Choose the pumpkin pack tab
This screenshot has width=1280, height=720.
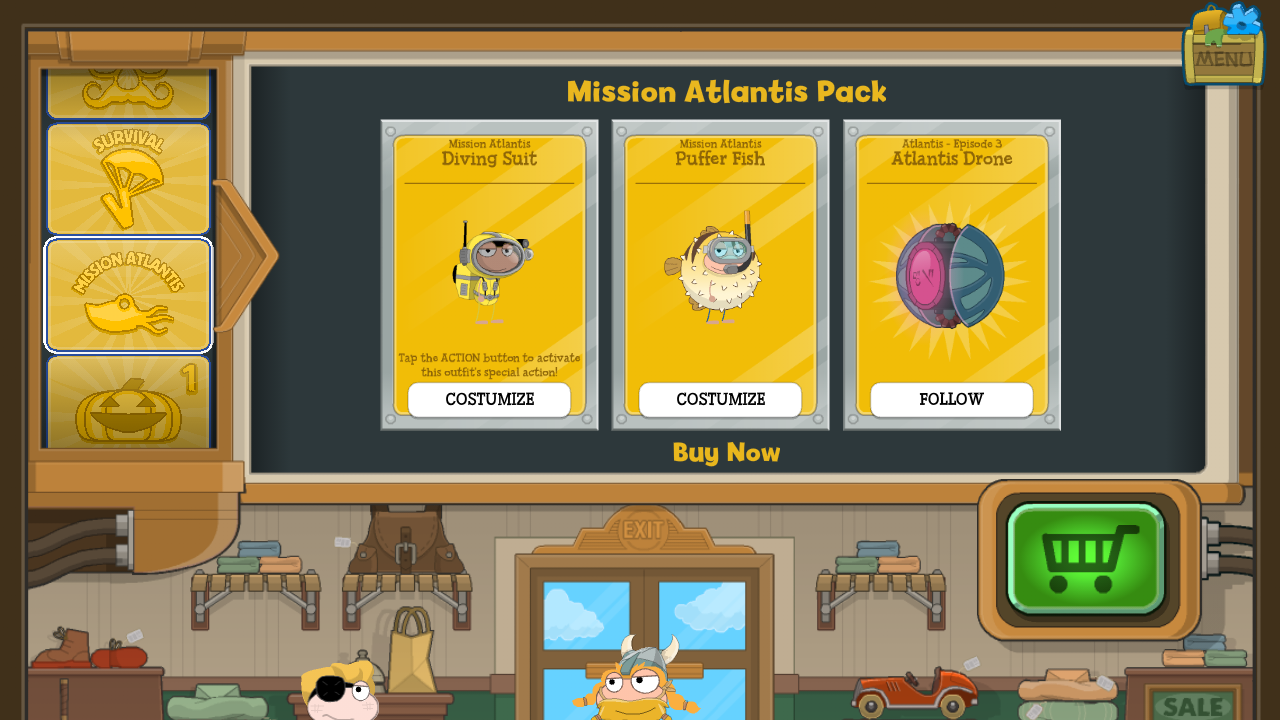pyautogui.click(x=128, y=403)
